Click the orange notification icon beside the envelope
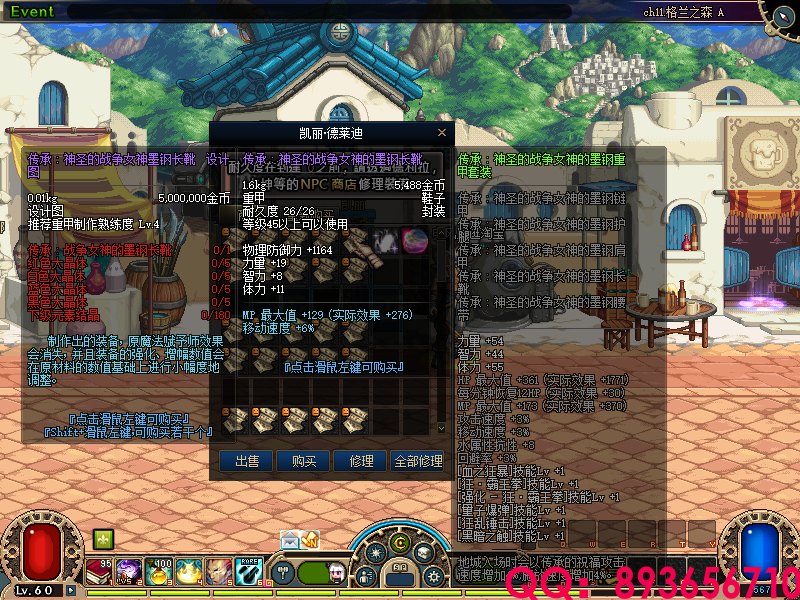 pyautogui.click(x=310, y=540)
